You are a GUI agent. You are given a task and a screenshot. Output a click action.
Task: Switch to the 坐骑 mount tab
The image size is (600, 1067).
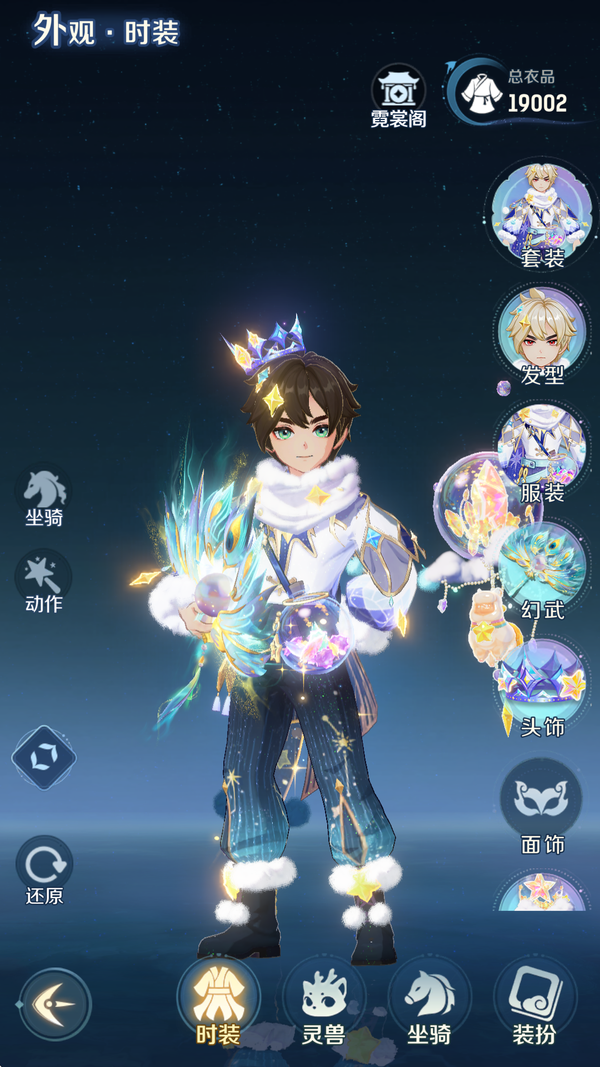428,1002
